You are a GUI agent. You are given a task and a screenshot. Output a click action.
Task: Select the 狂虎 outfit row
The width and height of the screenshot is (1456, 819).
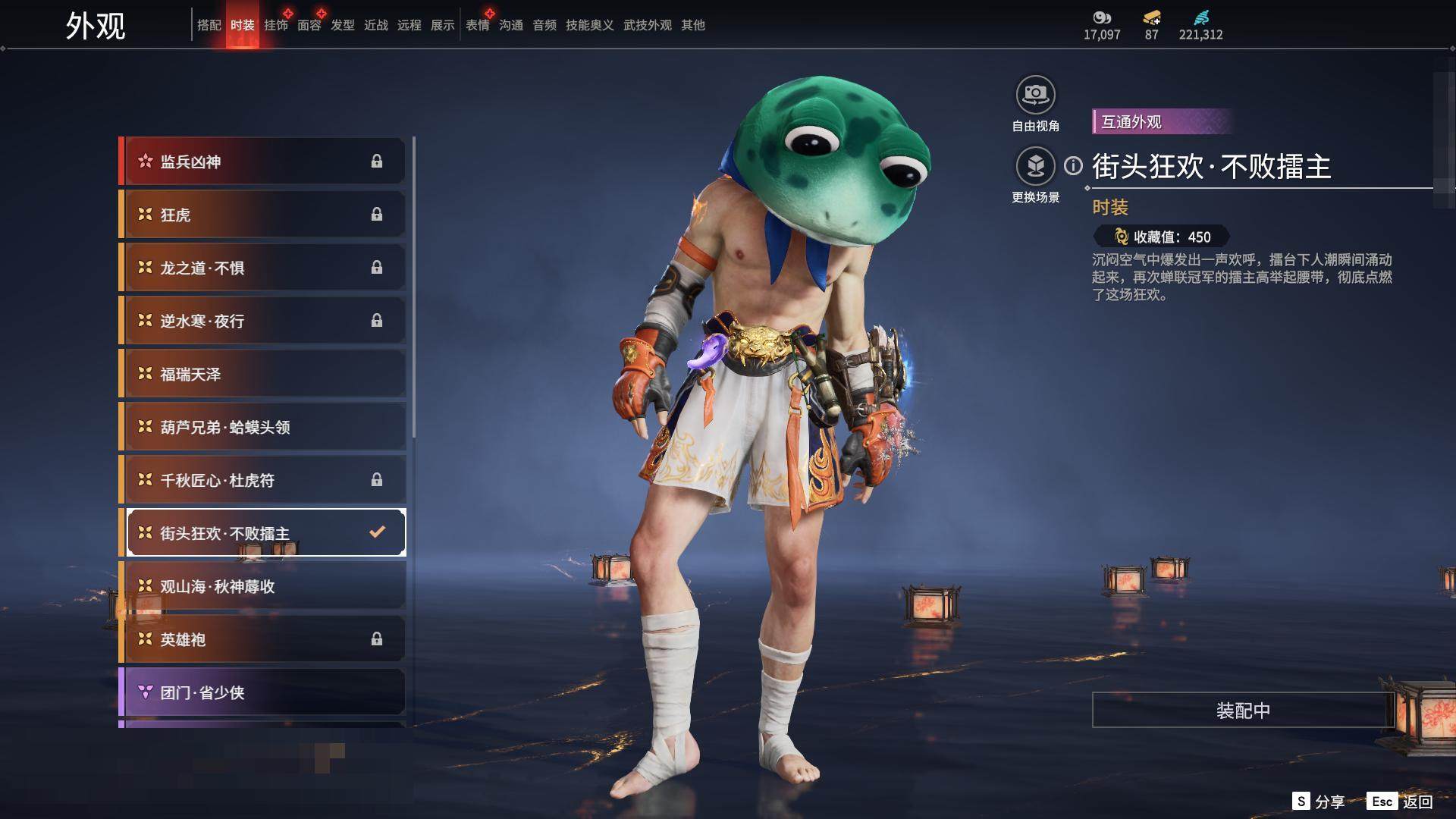tap(262, 215)
